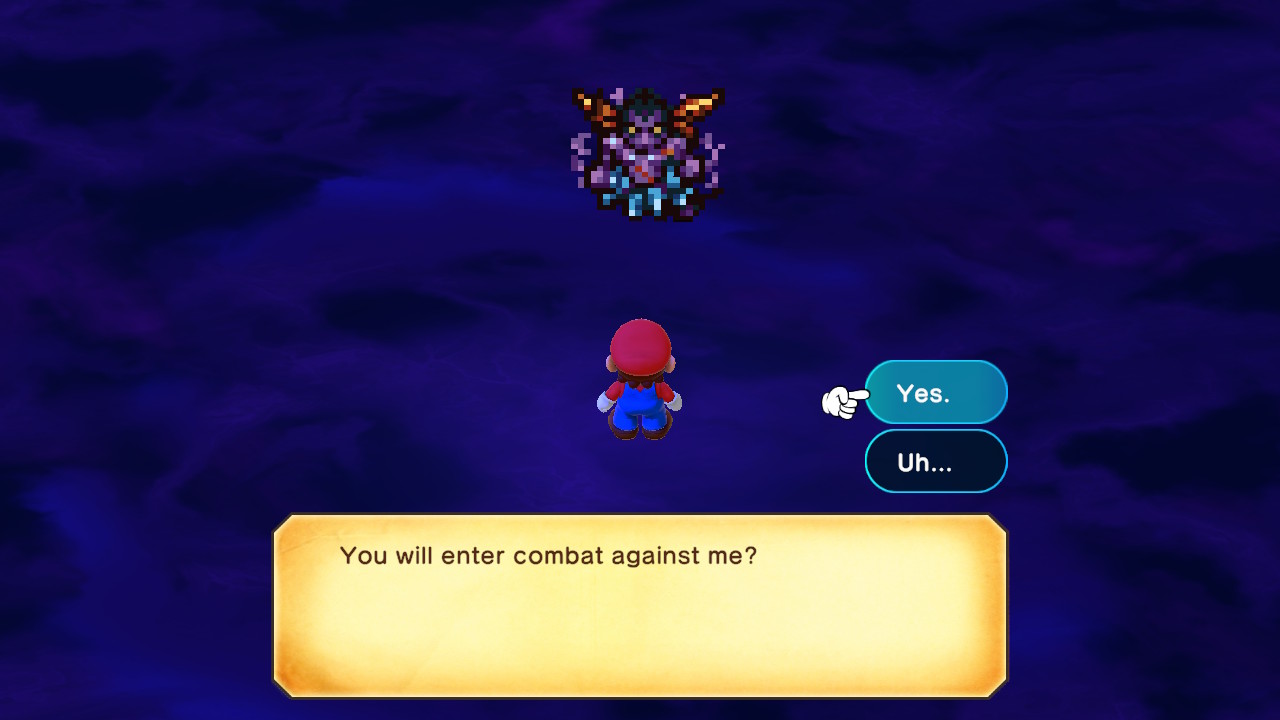Choose the "Yes." reply to accept combat

(935, 393)
